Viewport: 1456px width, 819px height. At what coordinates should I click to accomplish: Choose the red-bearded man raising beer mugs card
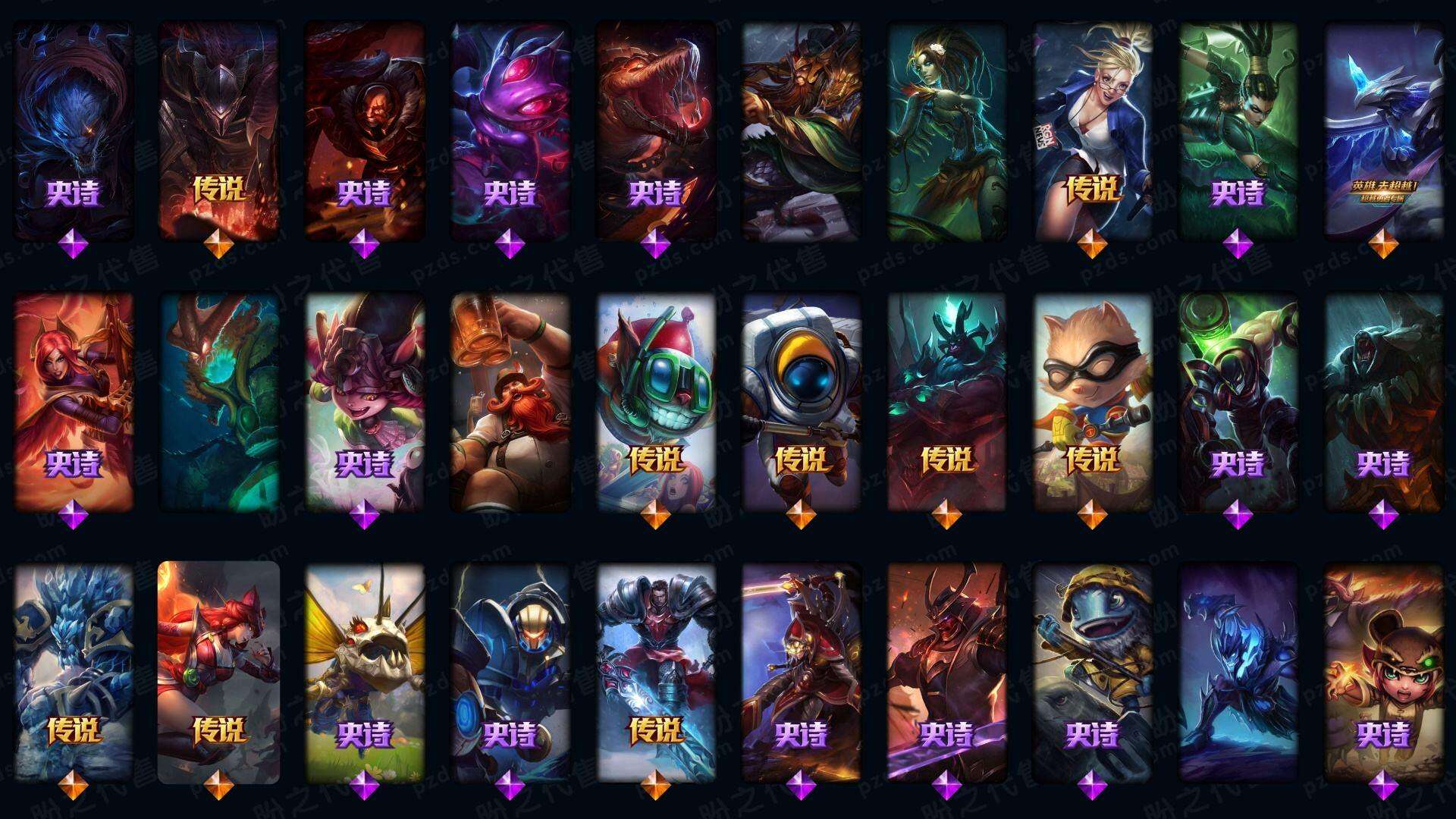pyautogui.click(x=510, y=402)
